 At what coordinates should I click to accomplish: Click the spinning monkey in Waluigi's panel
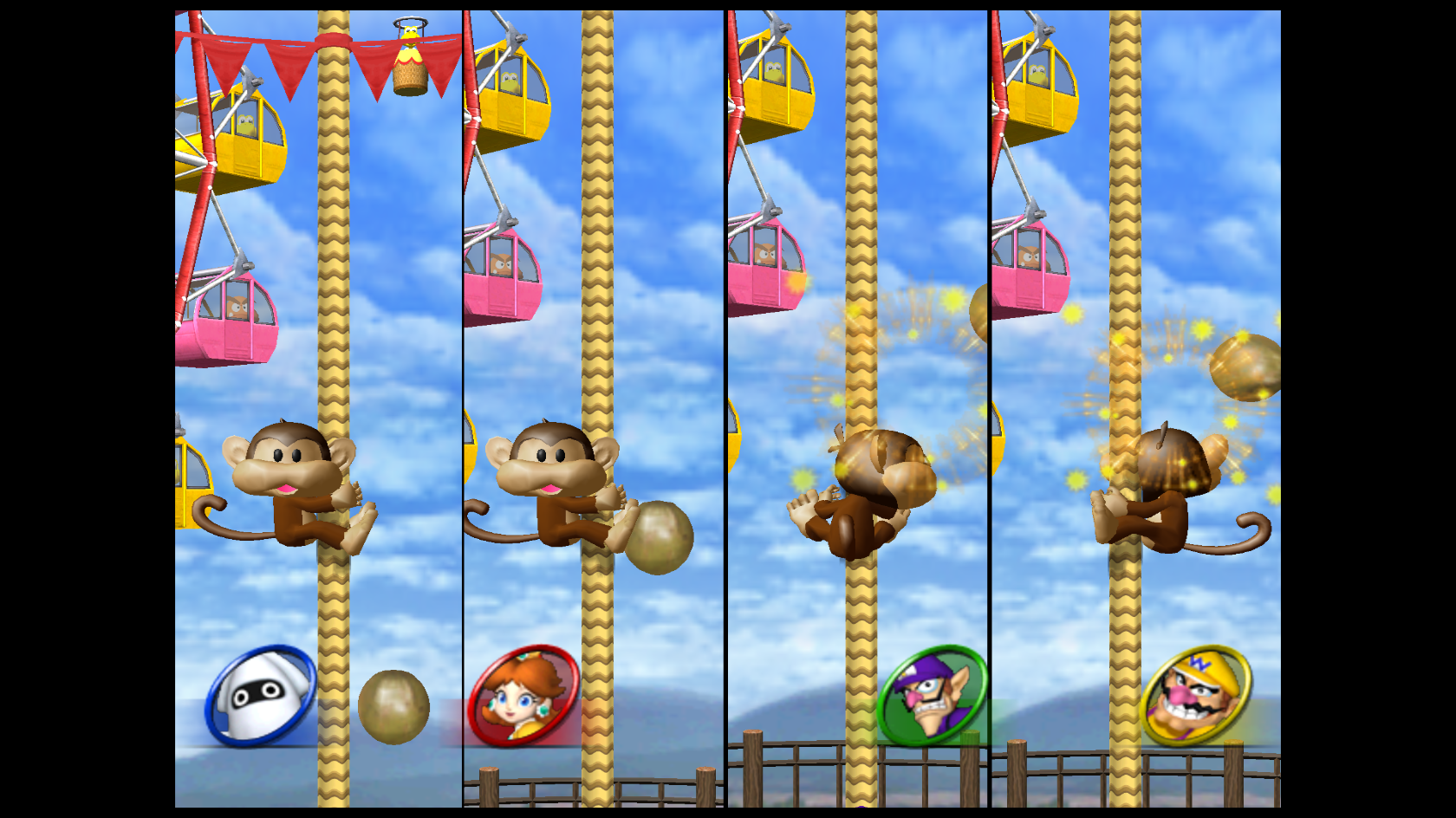[858, 485]
